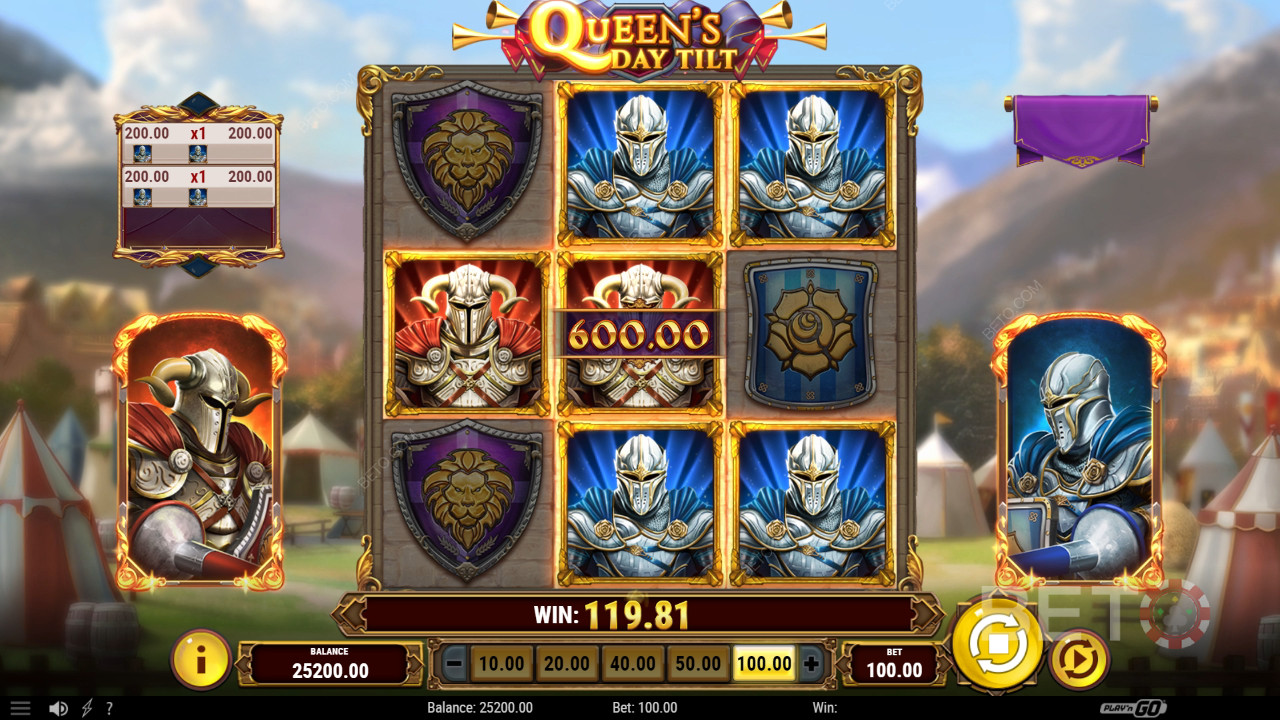Toggle fast play lightning bolt
Image resolution: width=1280 pixels, height=720 pixels.
(87, 708)
